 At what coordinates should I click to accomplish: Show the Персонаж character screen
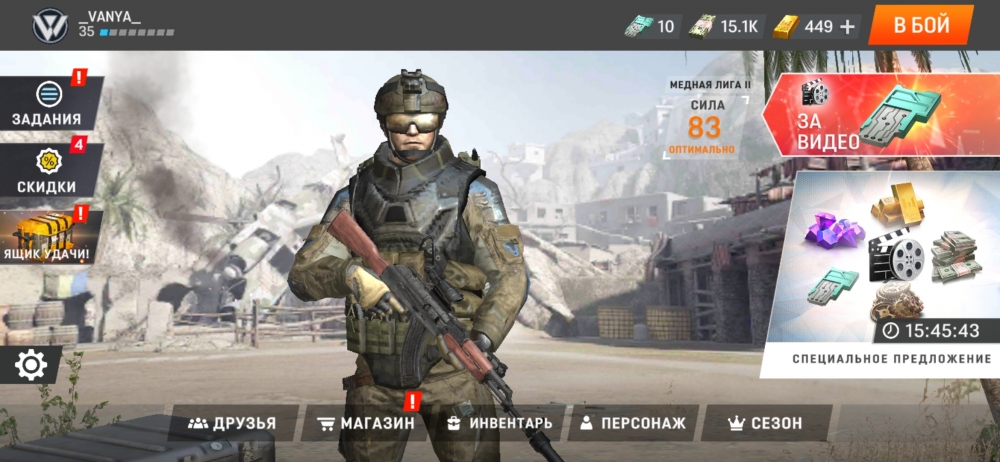click(x=632, y=423)
